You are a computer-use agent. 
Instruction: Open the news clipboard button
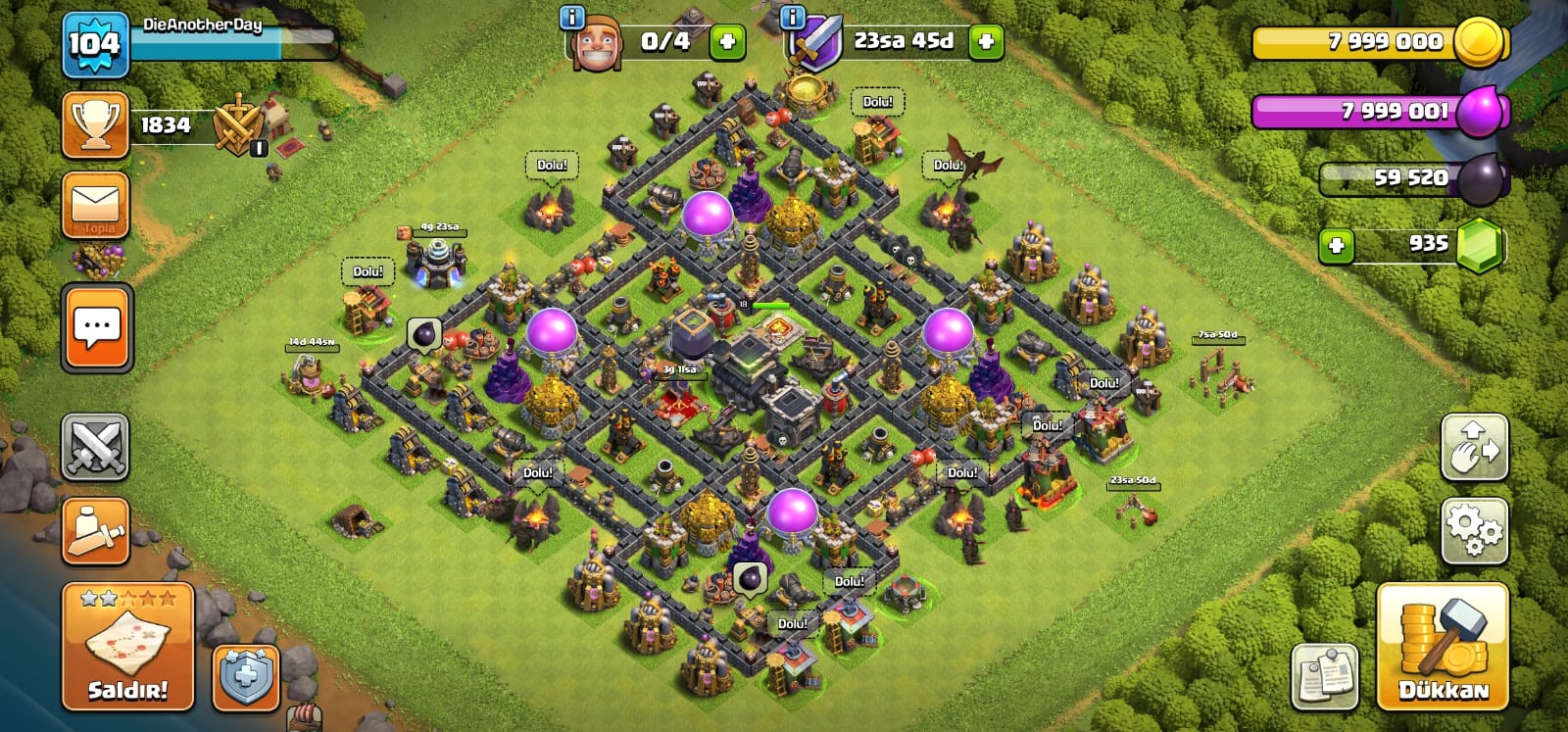pos(1325,676)
